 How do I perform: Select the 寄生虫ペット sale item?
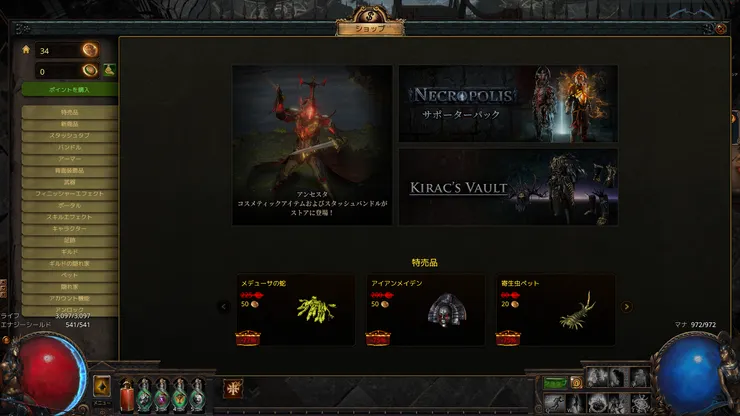[x=556, y=310]
